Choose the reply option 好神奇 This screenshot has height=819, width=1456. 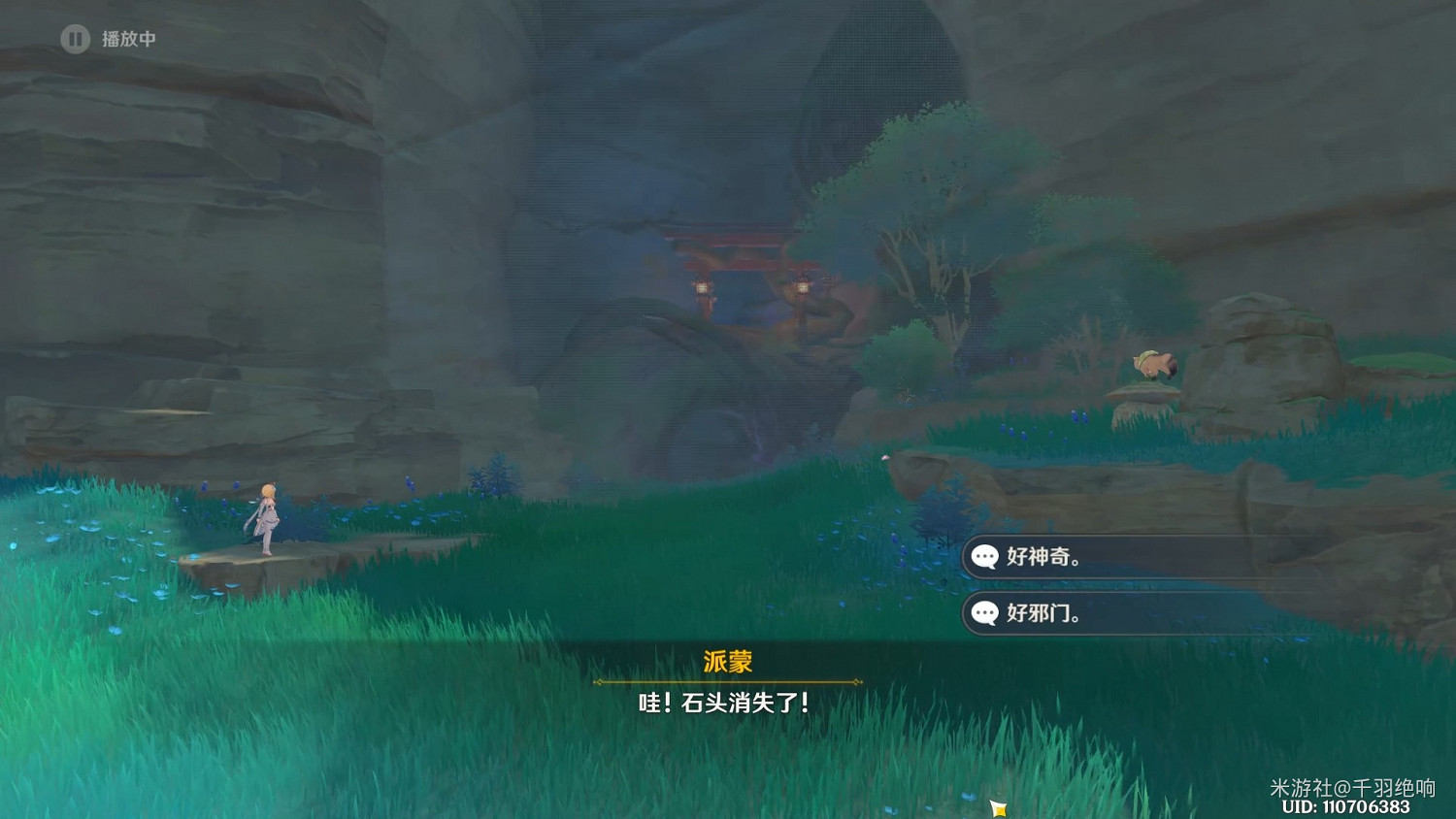point(1043,557)
